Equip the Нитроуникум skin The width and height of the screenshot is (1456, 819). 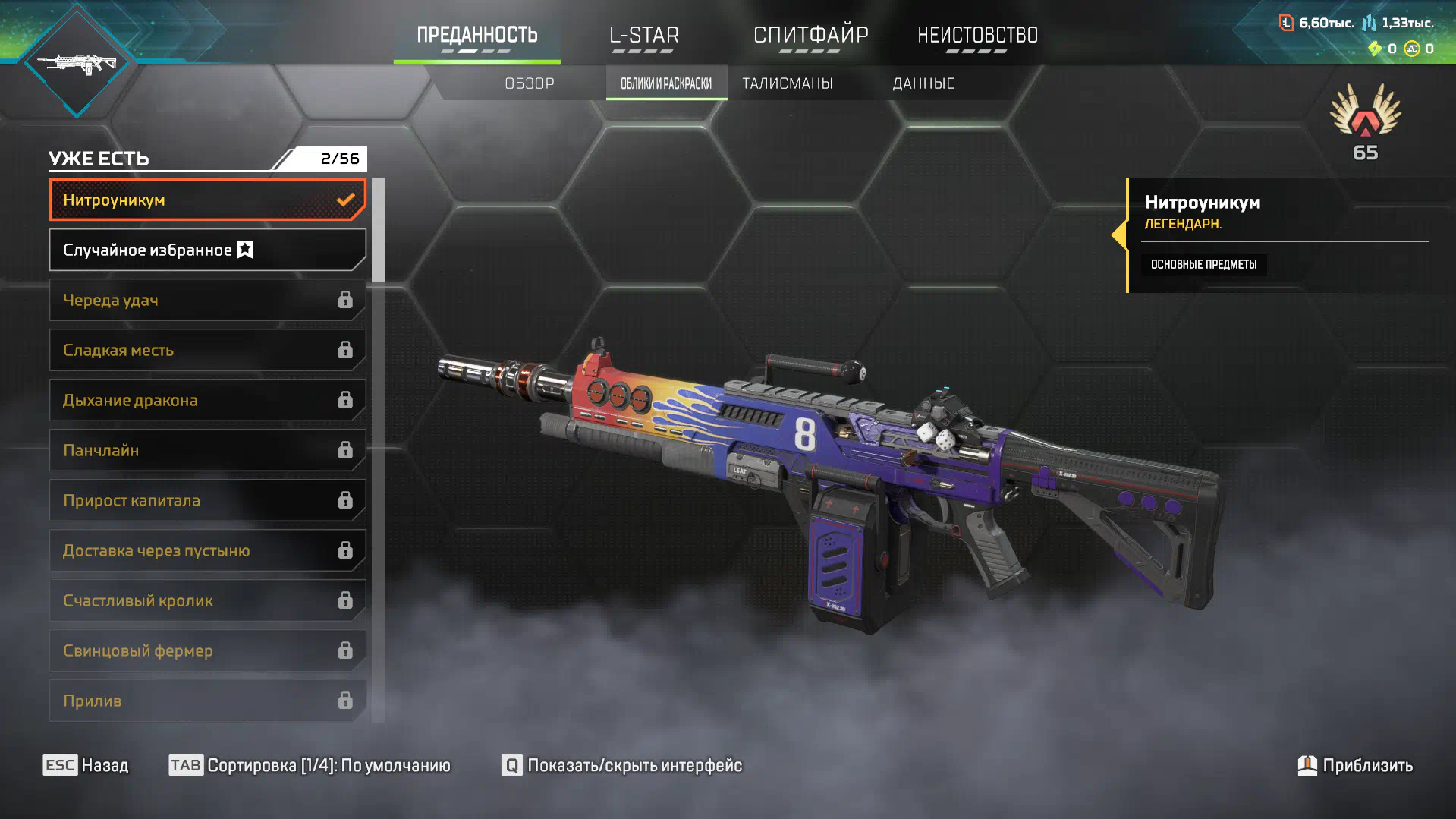pos(207,200)
